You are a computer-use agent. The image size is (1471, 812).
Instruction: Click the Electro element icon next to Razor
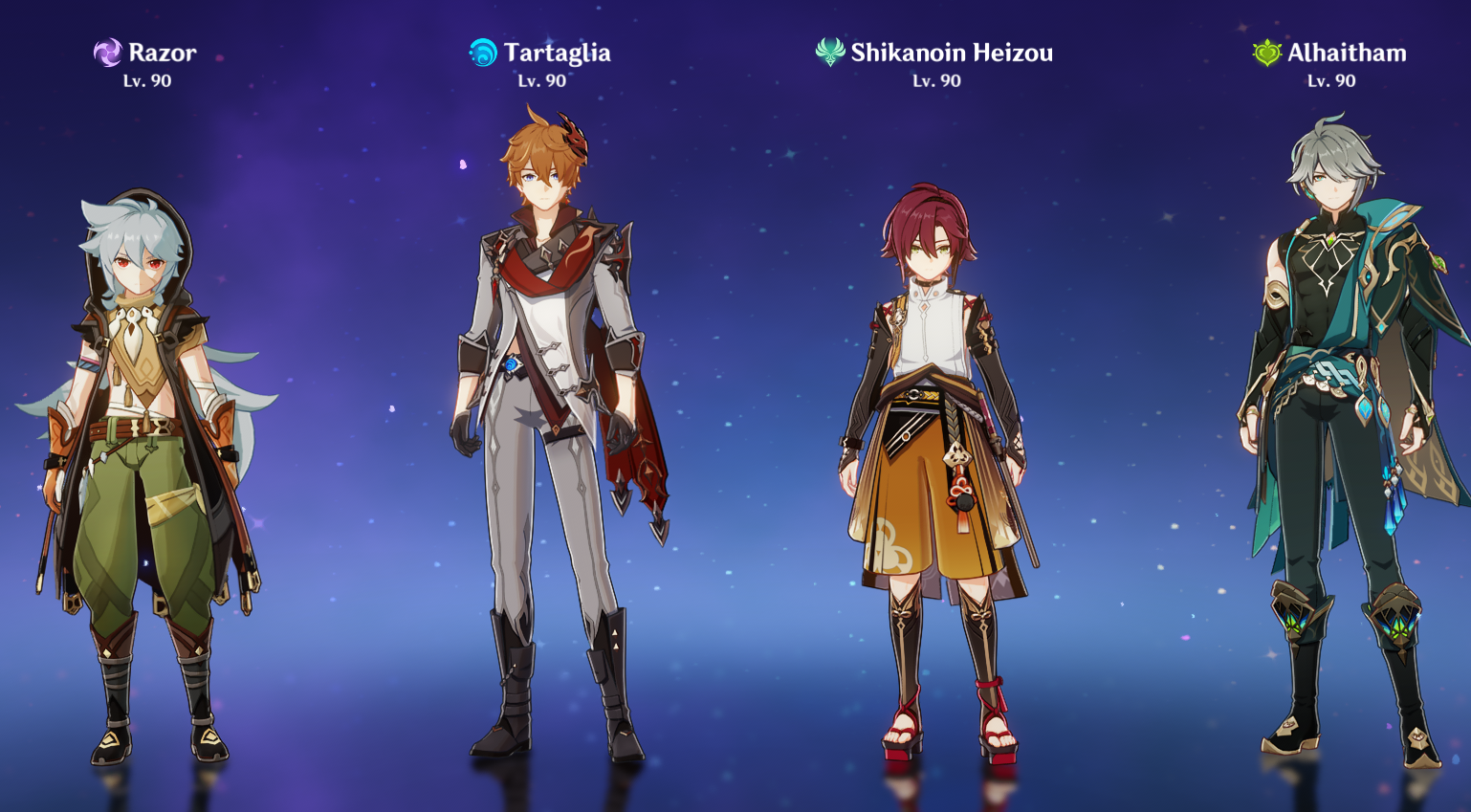click(x=106, y=53)
